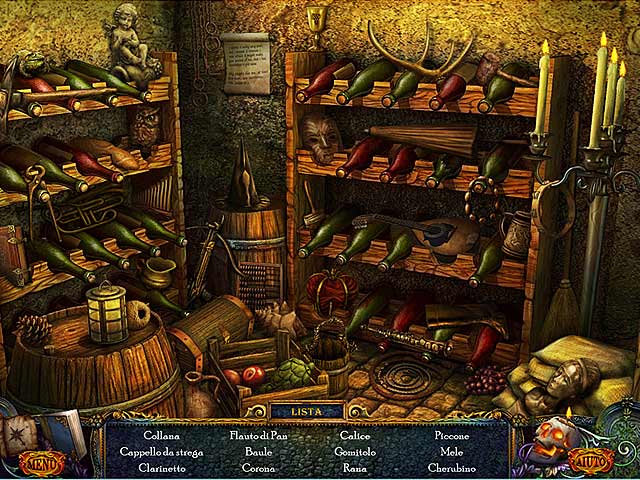Select 'Piccone' in the object list
Viewport: 640px width, 480px height.
453,436
